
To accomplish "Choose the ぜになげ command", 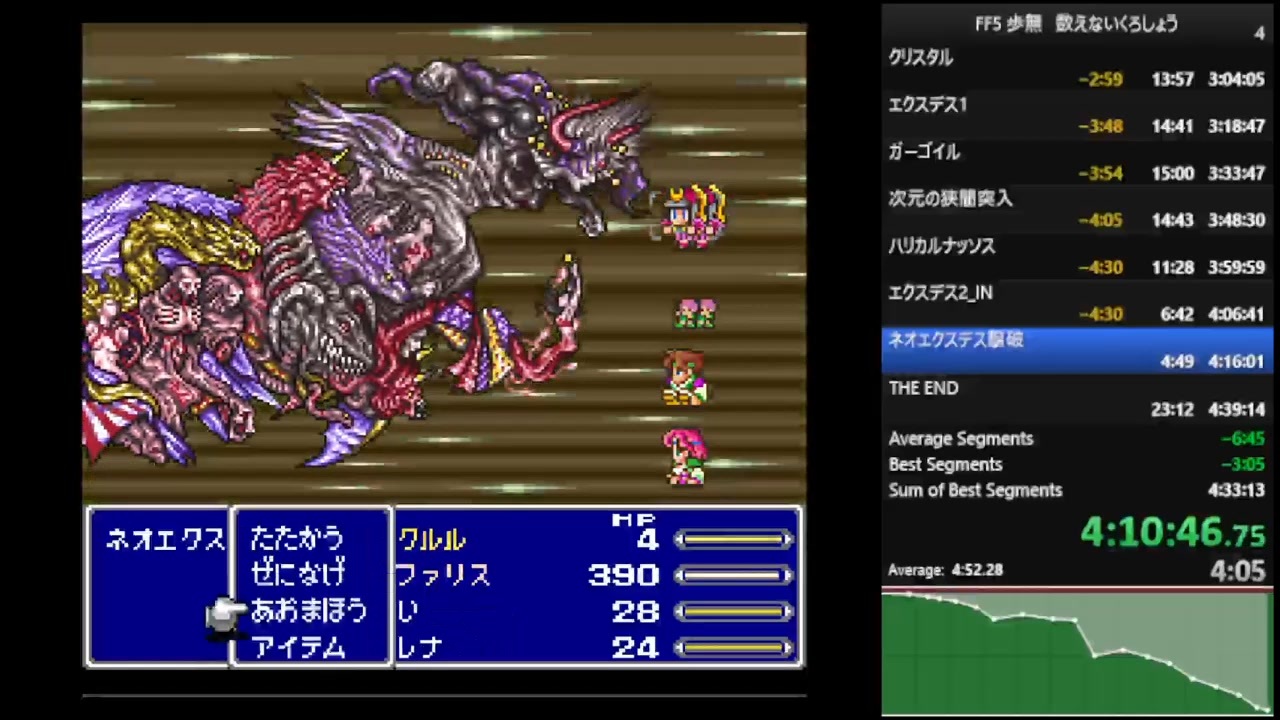I will [297, 576].
